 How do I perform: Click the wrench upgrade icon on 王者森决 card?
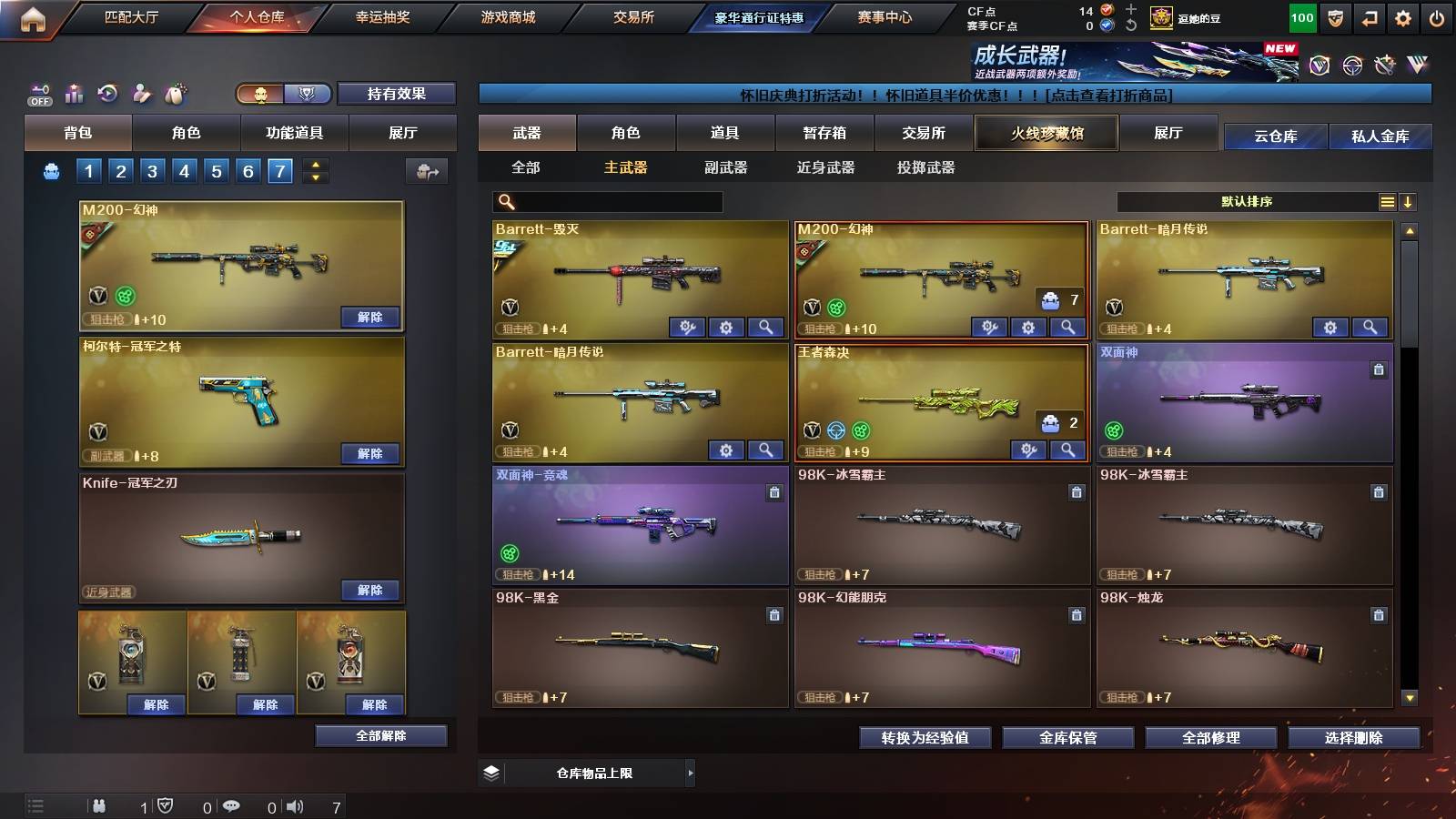[x=1029, y=450]
